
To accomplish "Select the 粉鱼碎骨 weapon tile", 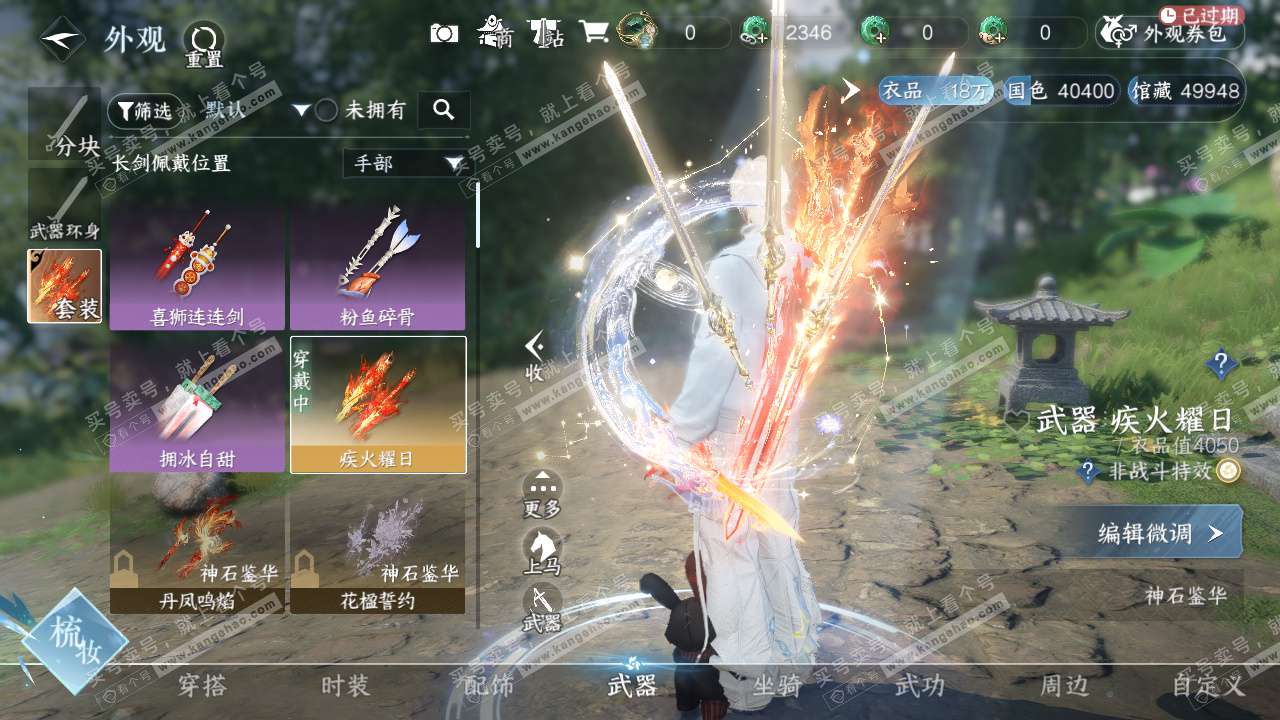I will coord(377,268).
